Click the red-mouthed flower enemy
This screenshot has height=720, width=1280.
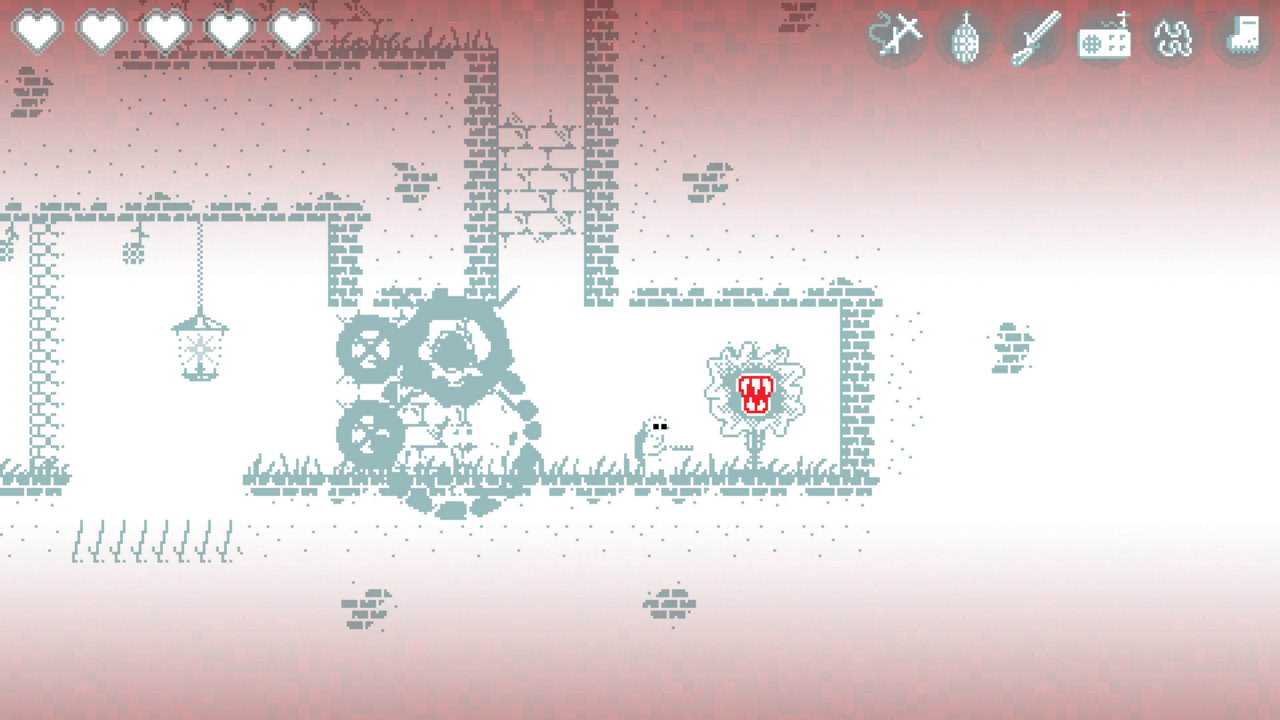point(756,392)
